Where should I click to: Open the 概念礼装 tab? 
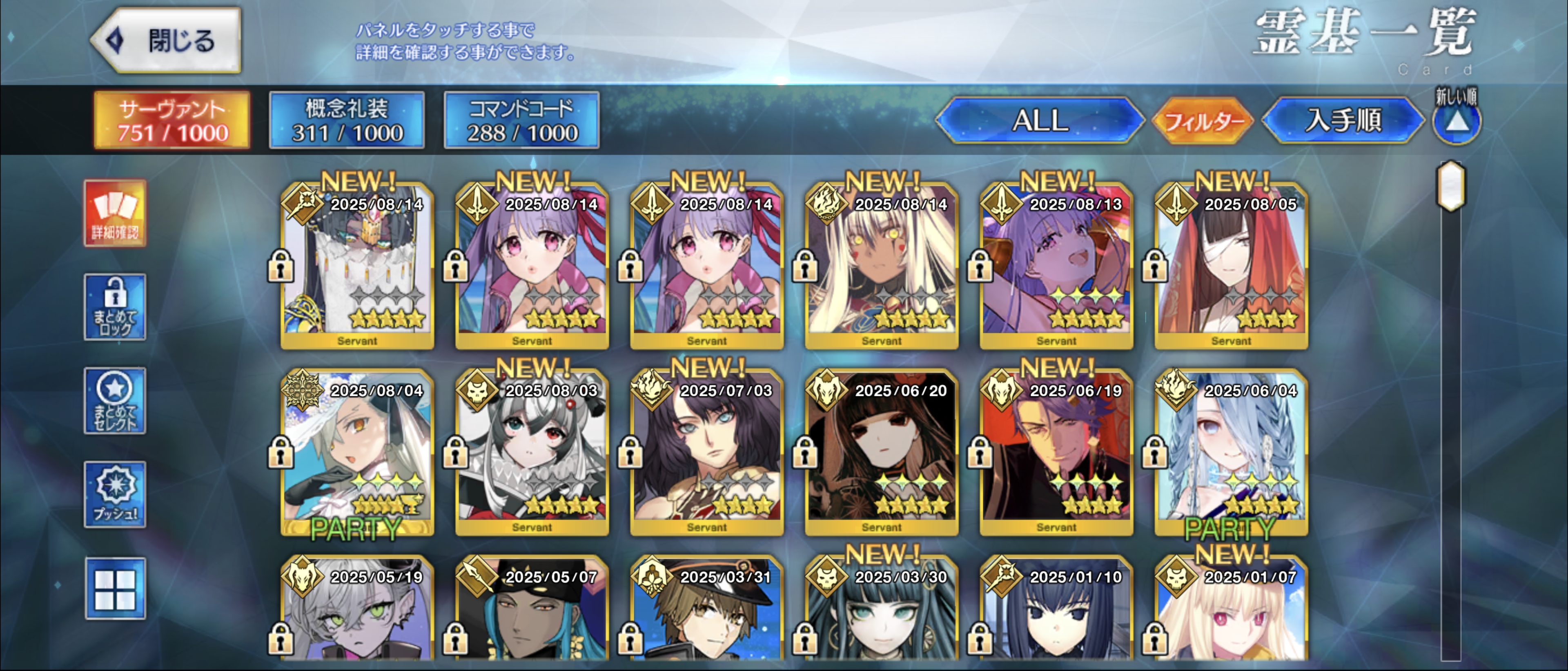[x=347, y=120]
